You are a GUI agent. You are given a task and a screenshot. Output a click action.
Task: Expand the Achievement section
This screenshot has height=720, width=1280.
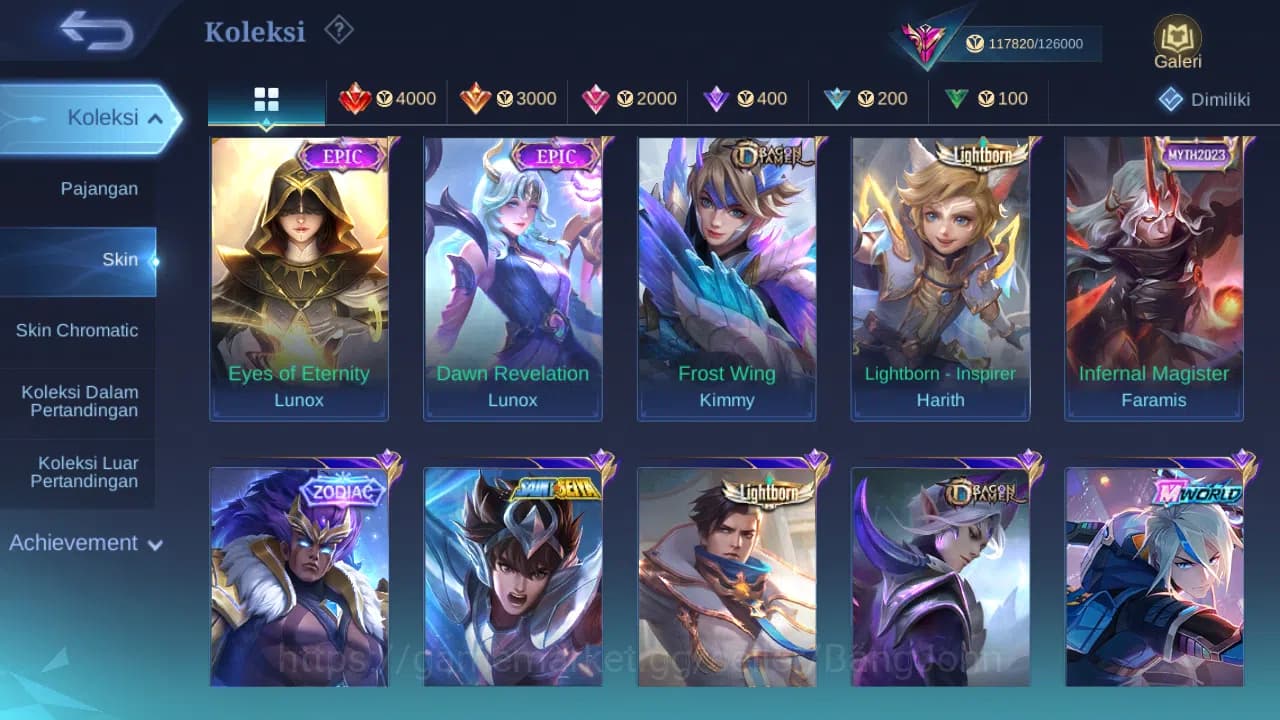pos(83,543)
